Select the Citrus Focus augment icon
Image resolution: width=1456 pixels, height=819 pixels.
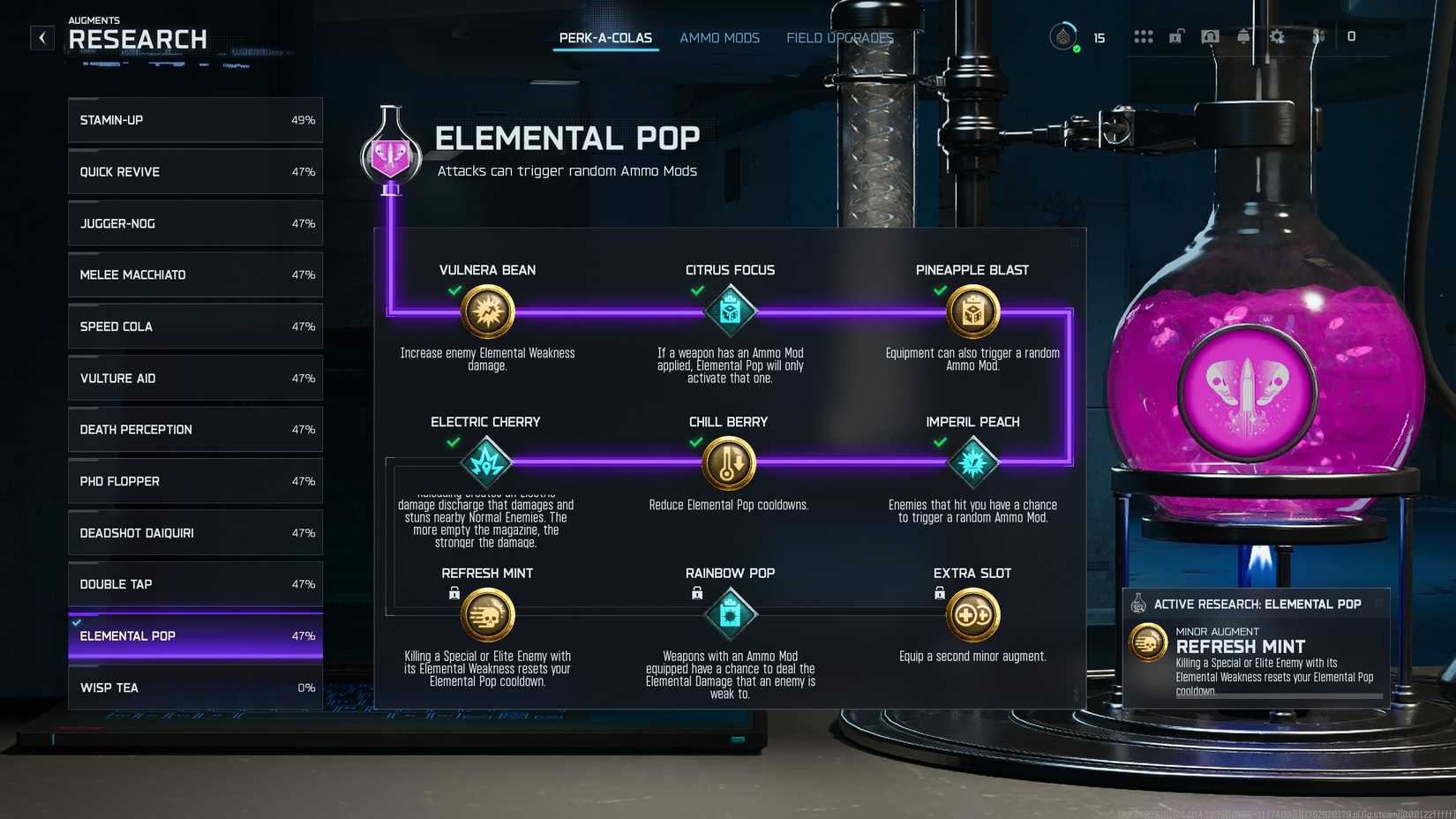(x=729, y=311)
